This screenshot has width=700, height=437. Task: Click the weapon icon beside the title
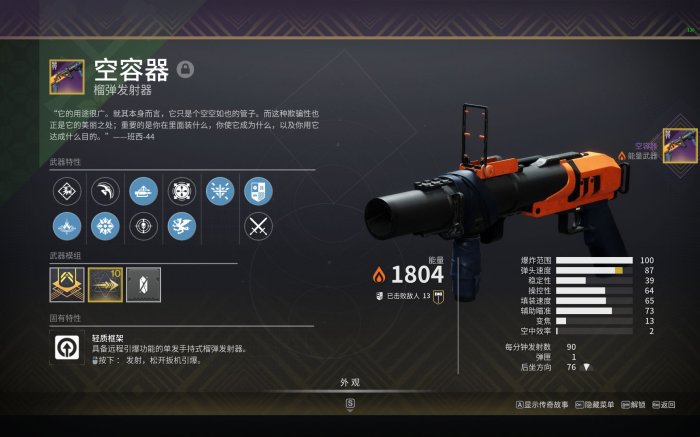[66, 76]
